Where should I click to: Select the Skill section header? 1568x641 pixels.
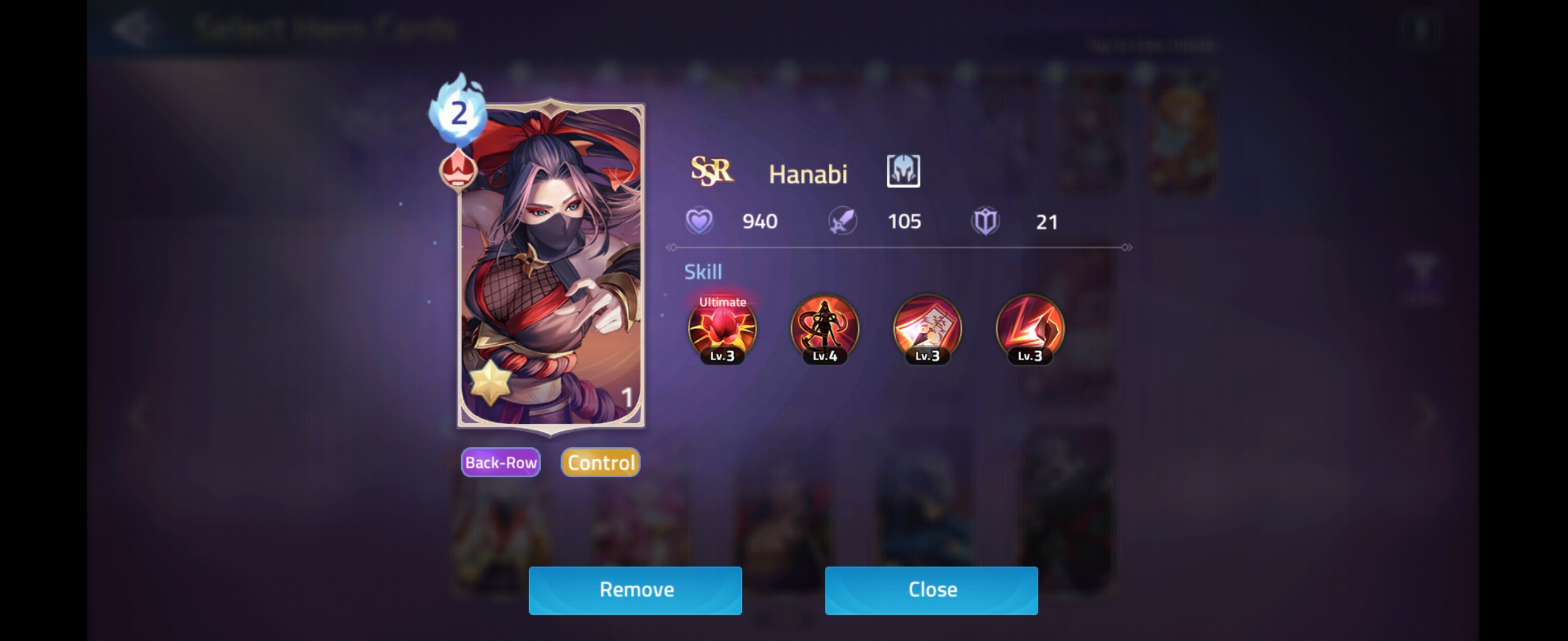tap(703, 271)
